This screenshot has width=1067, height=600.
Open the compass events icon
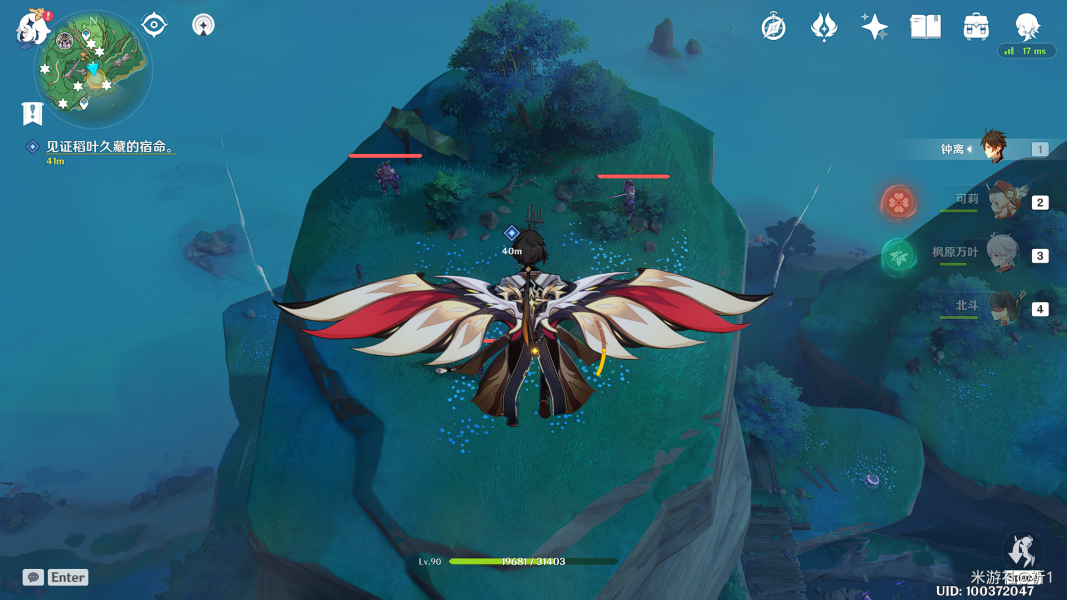773,27
